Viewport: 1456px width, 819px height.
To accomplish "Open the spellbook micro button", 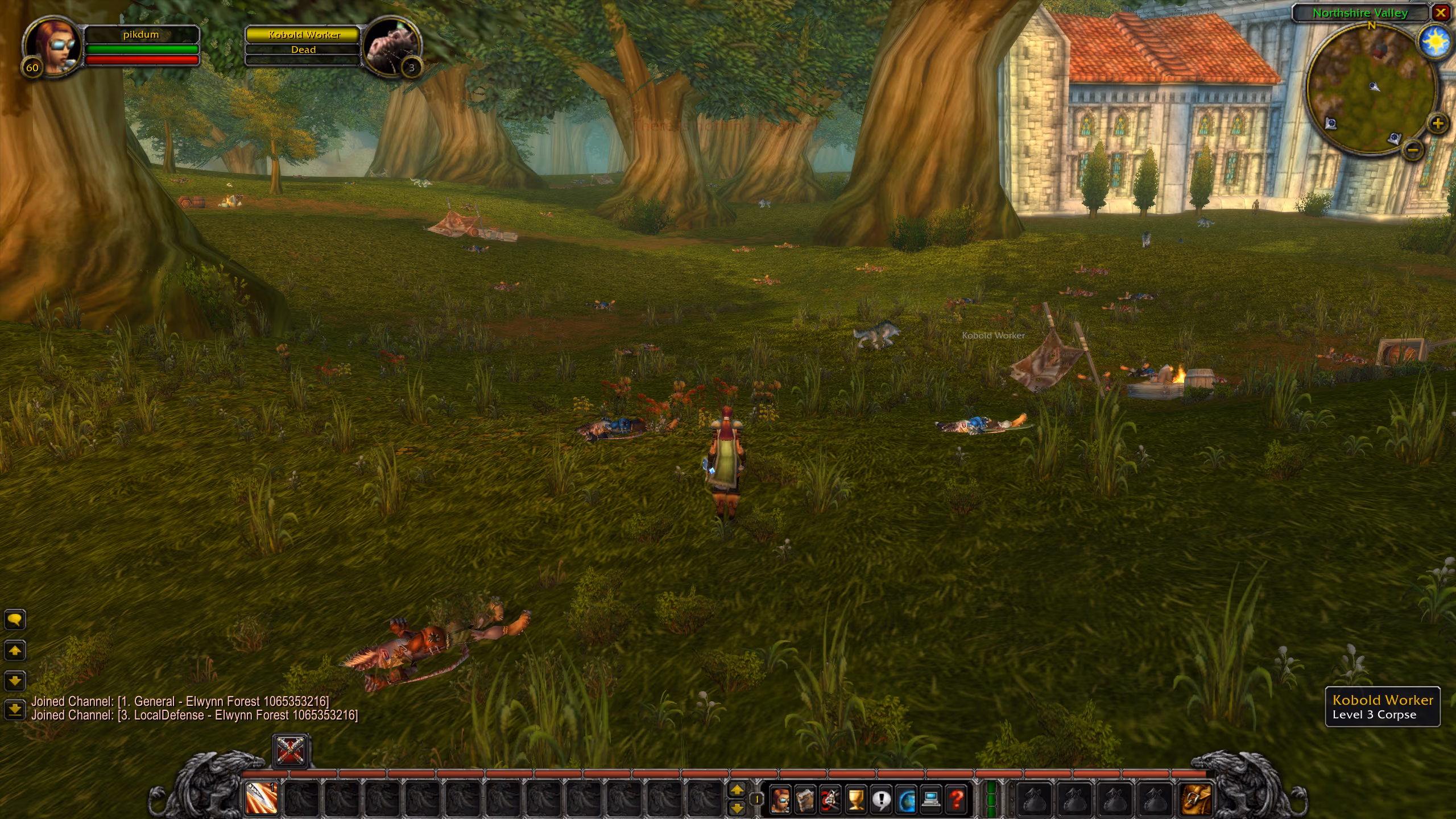I will pyautogui.click(x=805, y=799).
